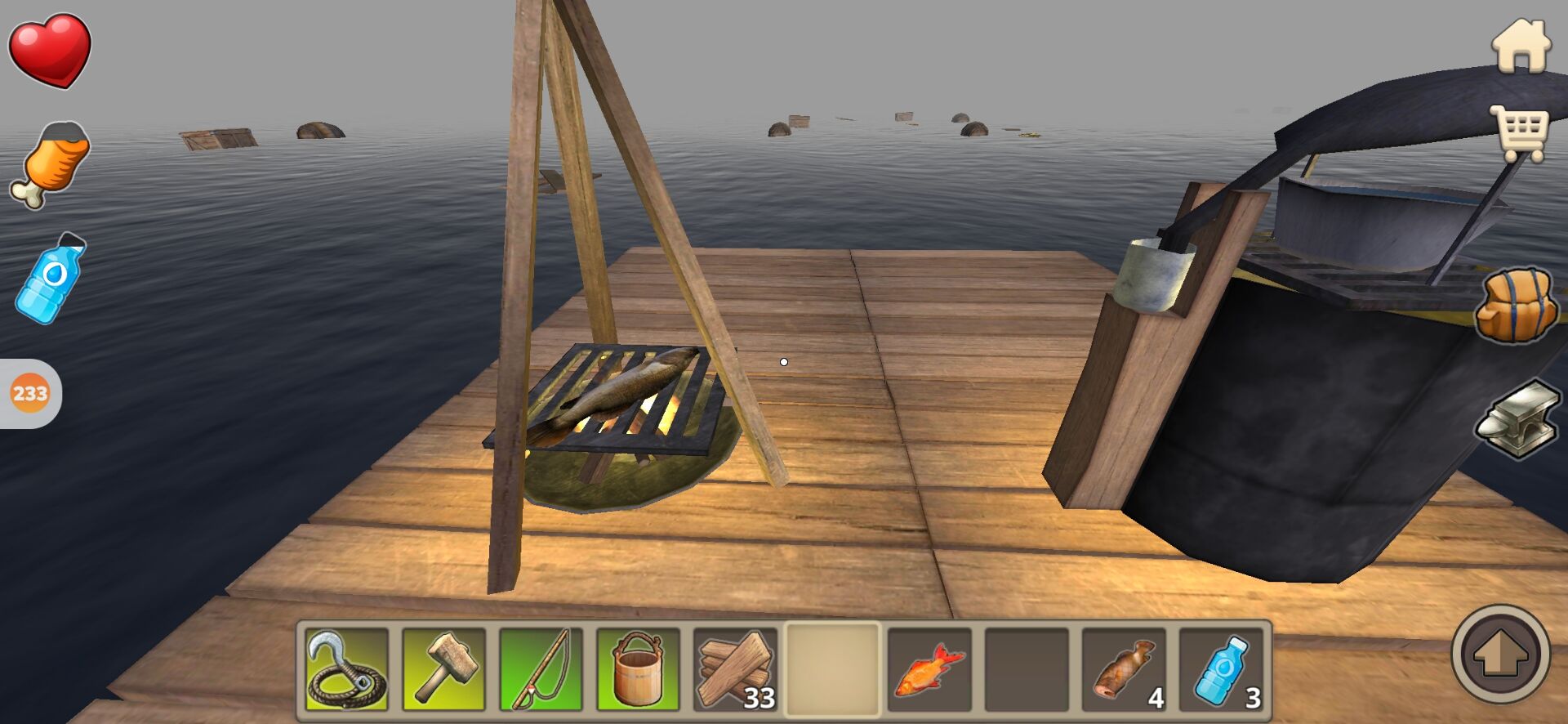
Task: Select the water bottle hotbar slot
Action: pyautogui.click(x=1221, y=669)
